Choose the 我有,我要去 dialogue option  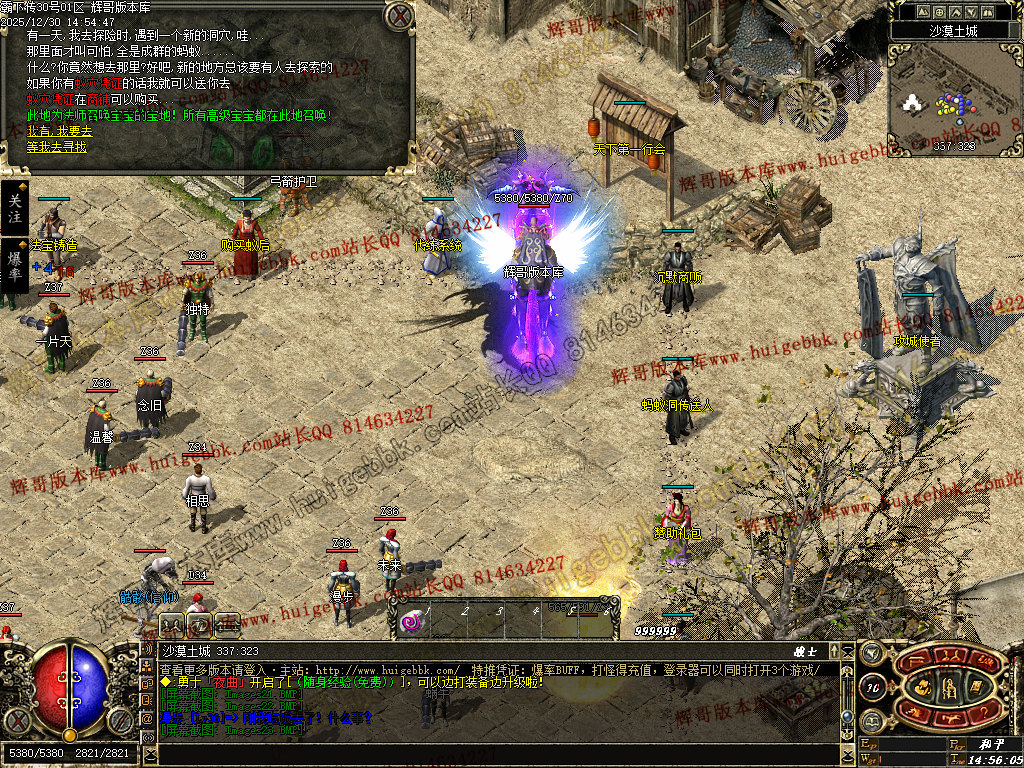pos(59,131)
